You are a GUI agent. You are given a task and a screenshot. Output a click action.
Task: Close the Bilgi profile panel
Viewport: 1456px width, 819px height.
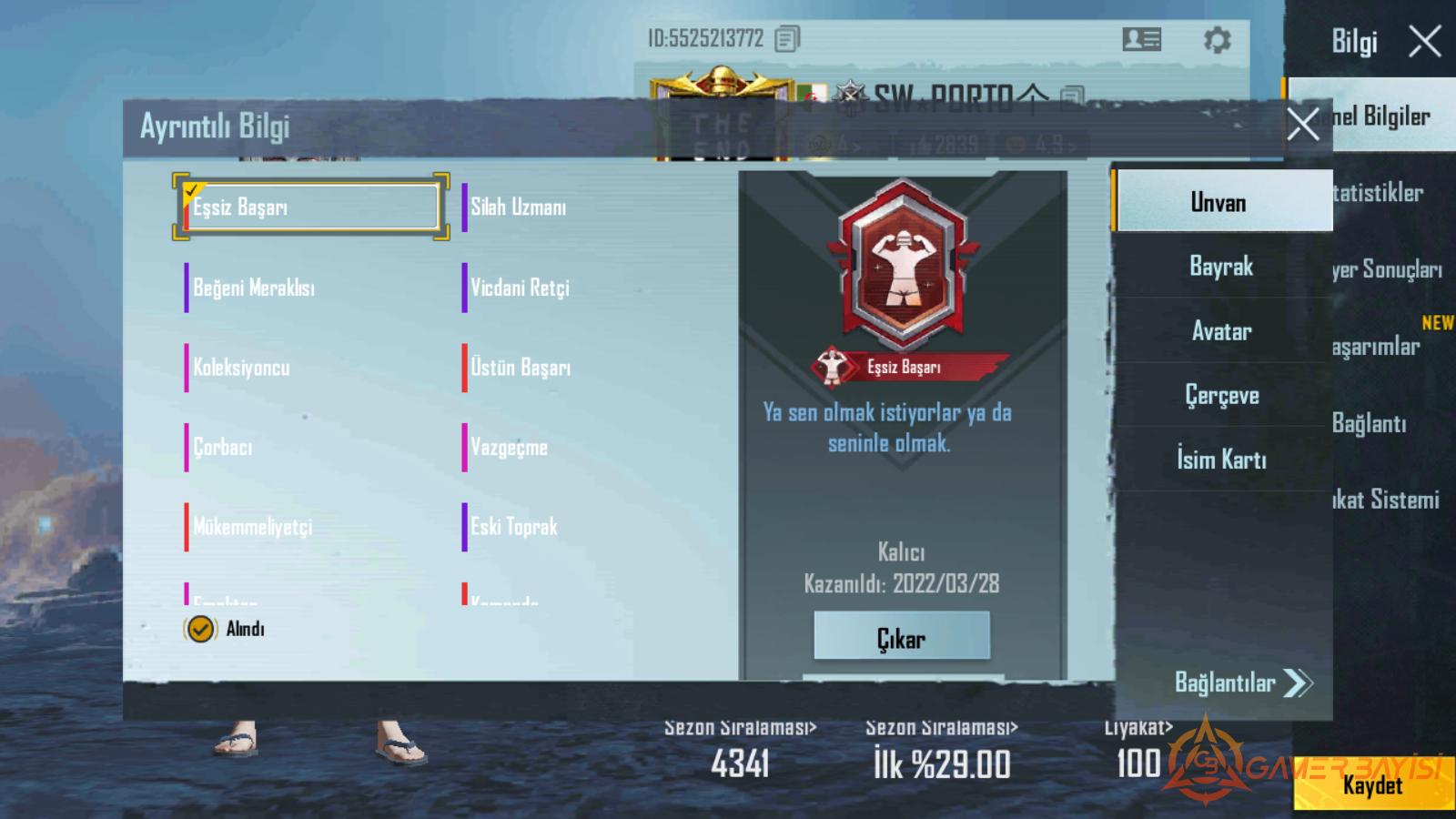coord(1424,41)
